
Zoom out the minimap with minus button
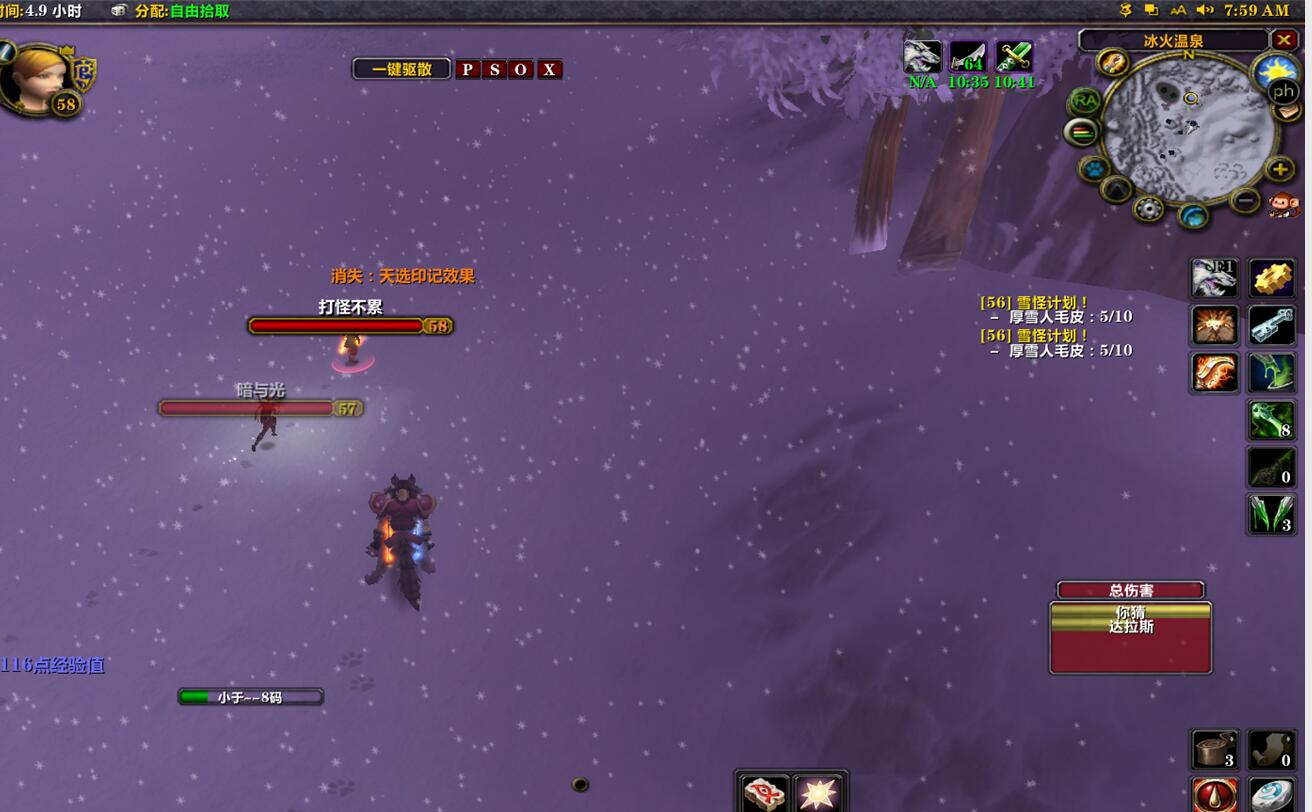[1245, 200]
